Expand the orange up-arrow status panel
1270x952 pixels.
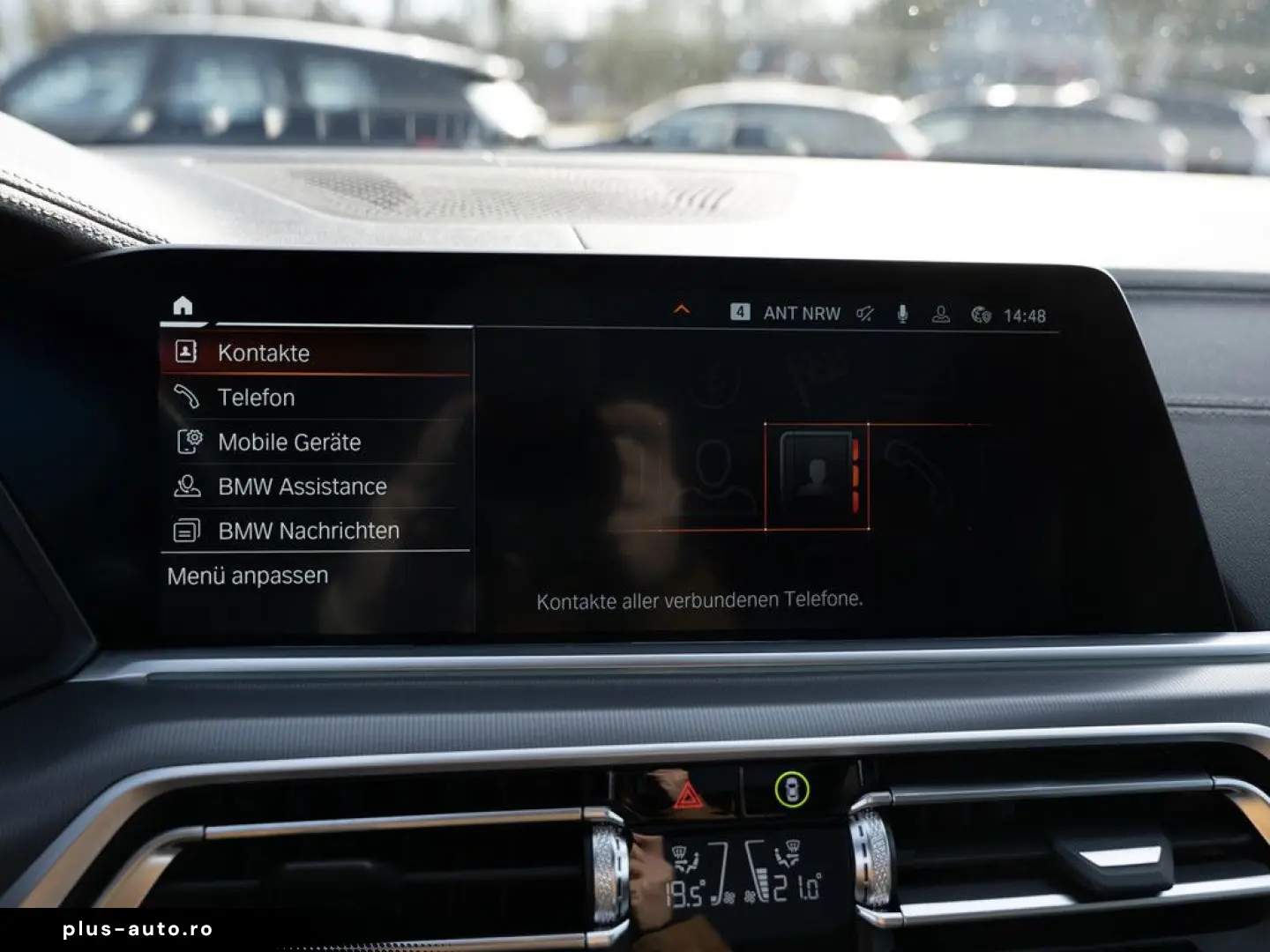click(x=681, y=310)
